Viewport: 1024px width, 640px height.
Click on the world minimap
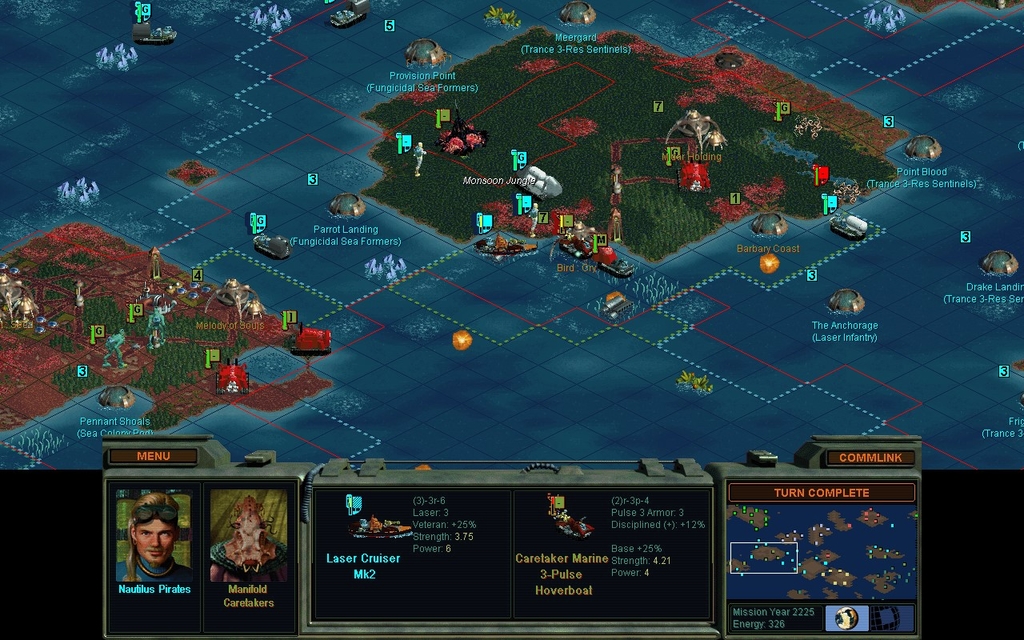[x=821, y=552]
